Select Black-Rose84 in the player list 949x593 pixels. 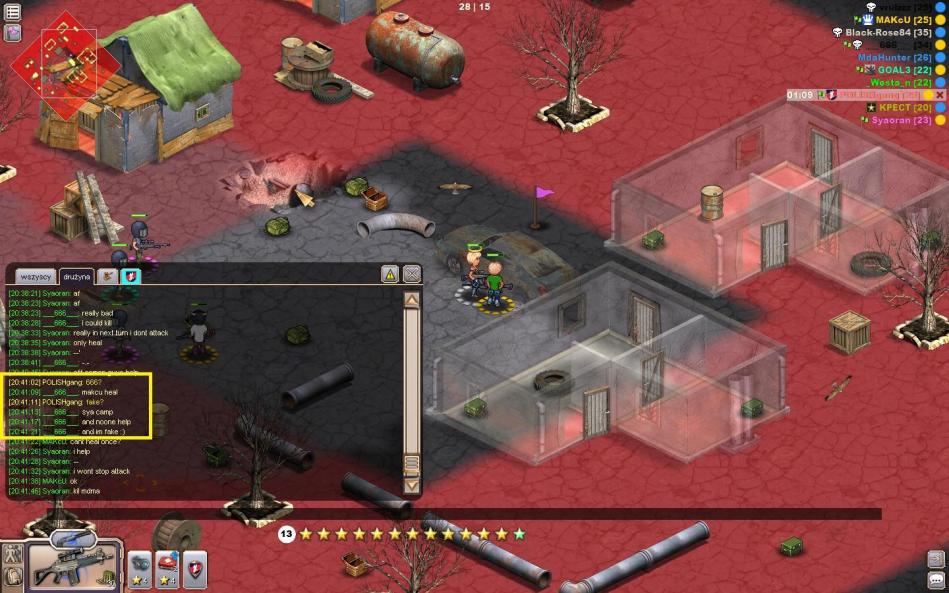point(888,32)
